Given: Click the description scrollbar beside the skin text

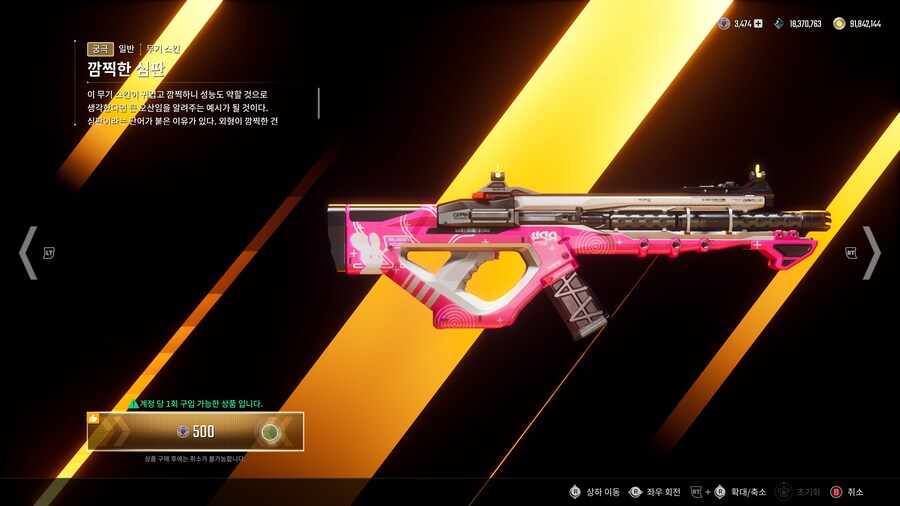Looking at the screenshot, I should pos(319,103).
